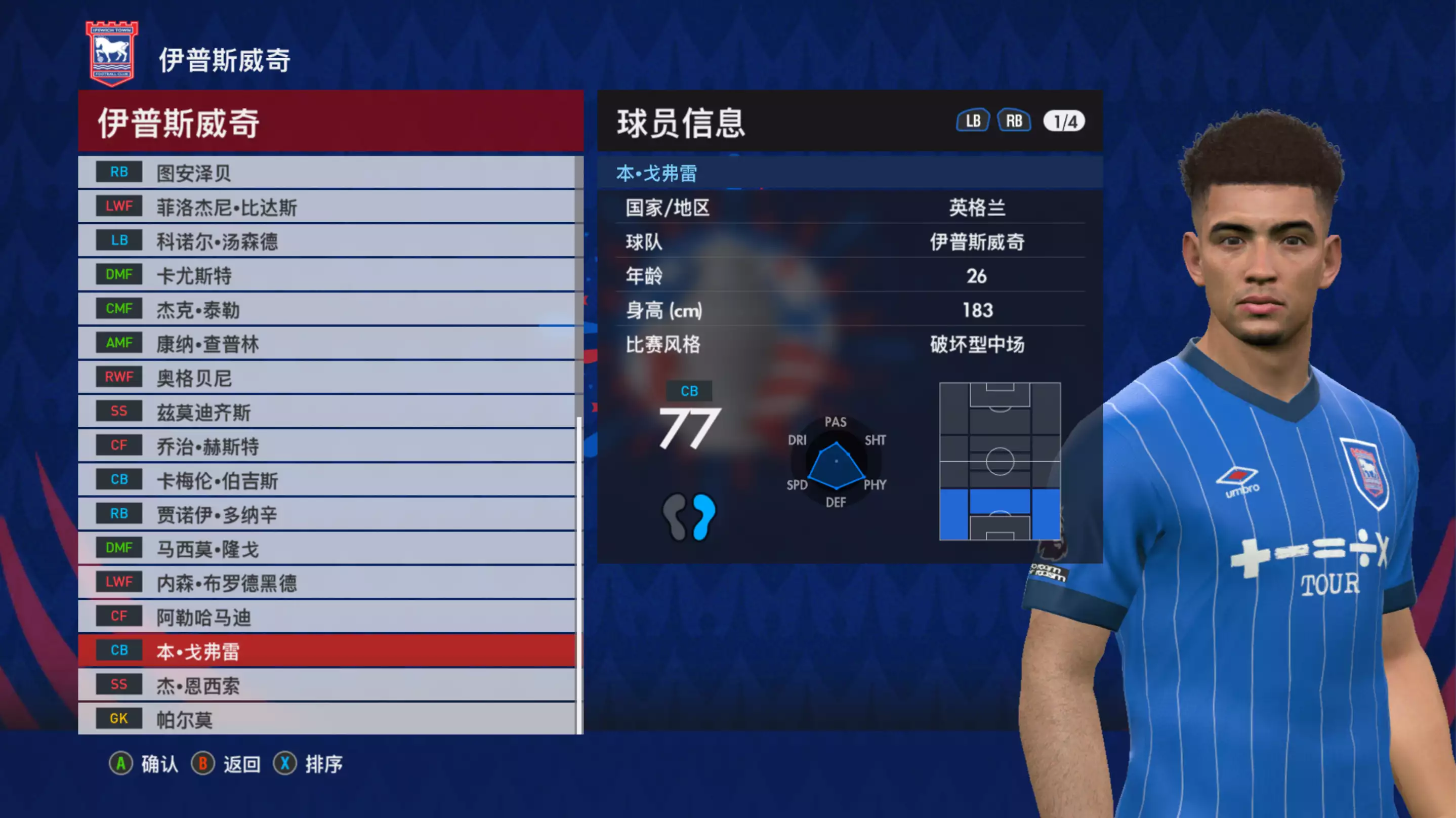Pick left back 科诺尔•汤森德
The height and width of the screenshot is (818, 1456).
pyautogui.click(x=327, y=241)
